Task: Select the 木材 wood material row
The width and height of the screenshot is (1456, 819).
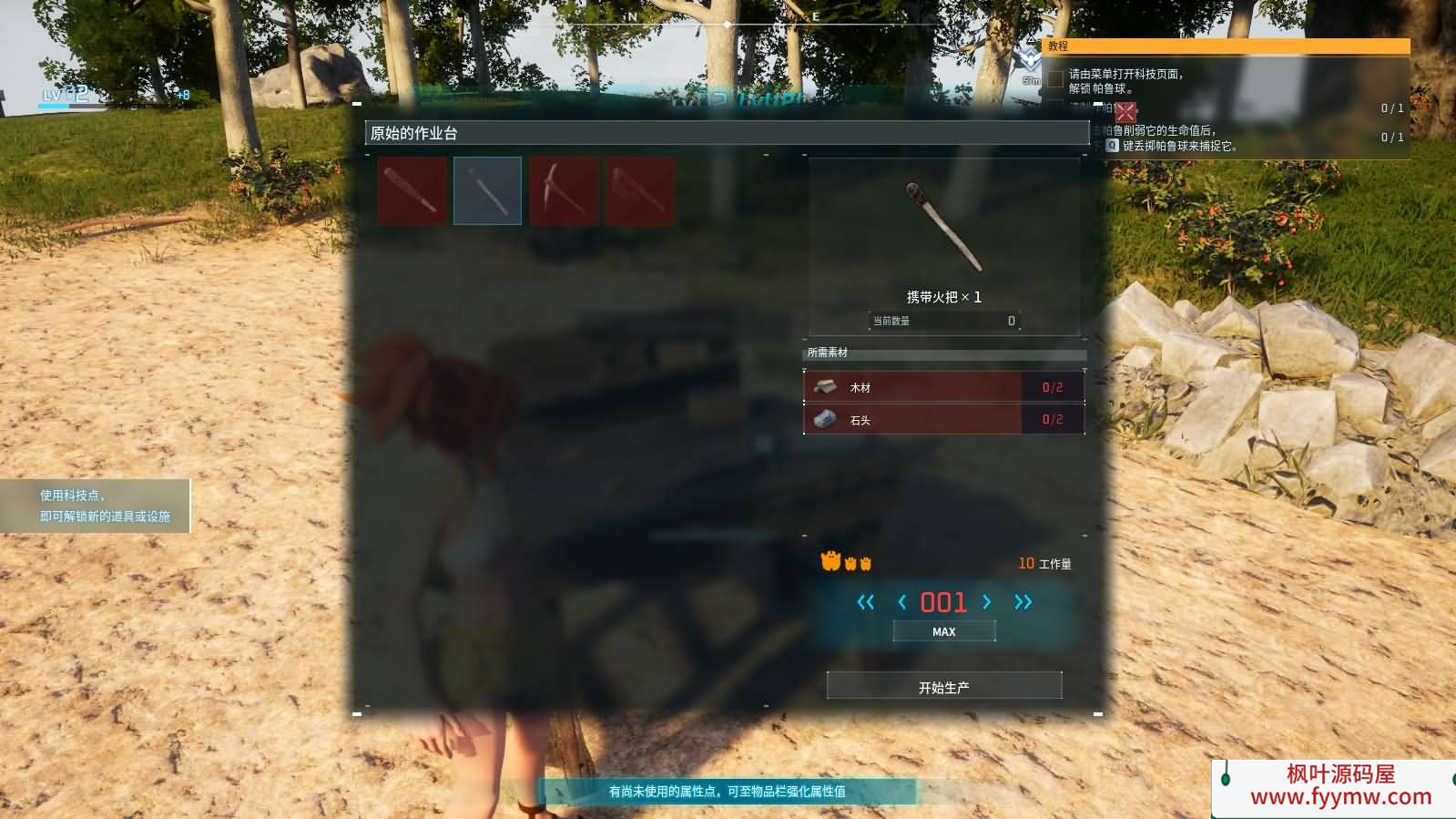Action: click(943, 387)
